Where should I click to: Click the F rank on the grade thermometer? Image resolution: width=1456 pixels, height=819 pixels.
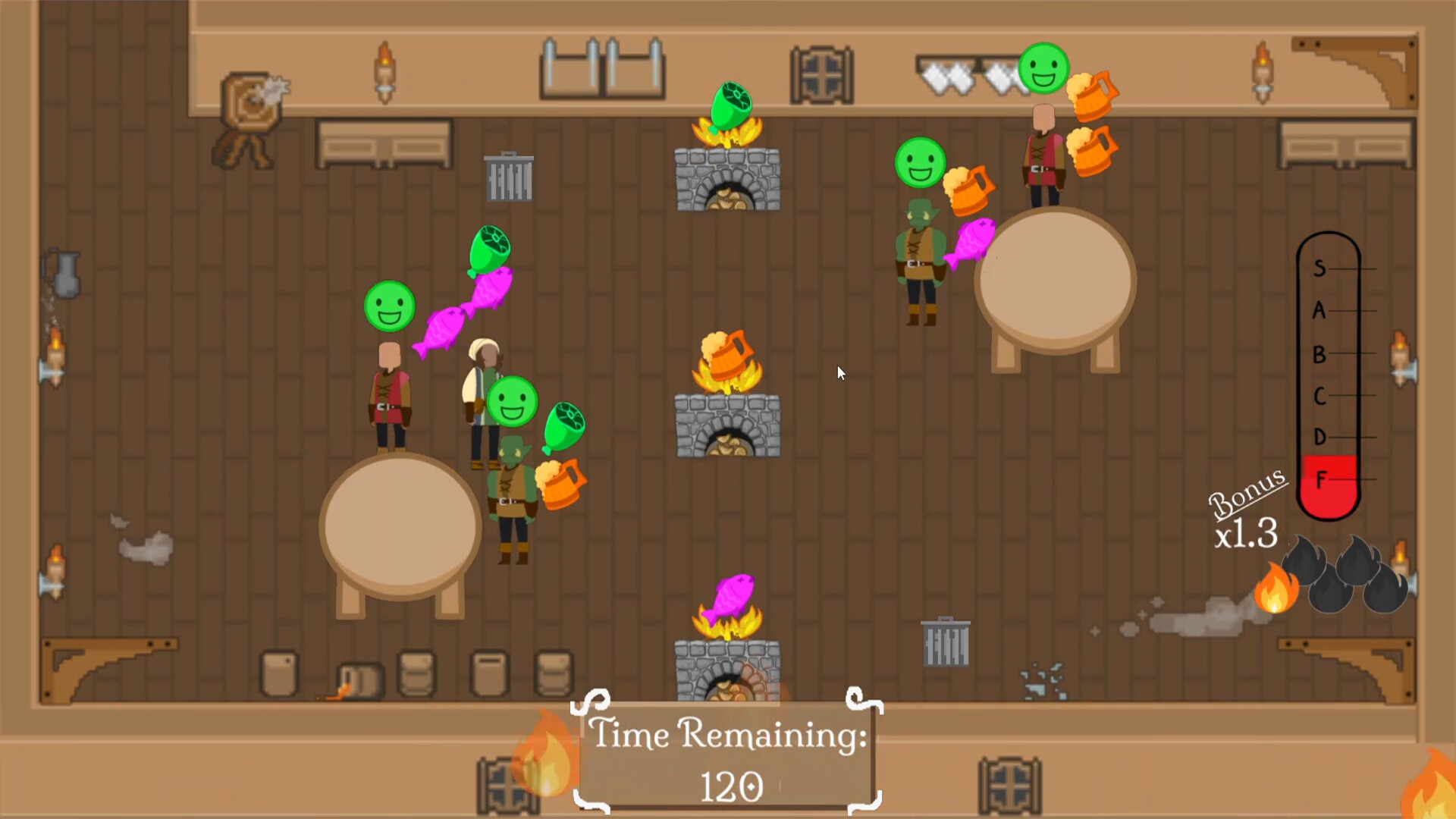(1321, 479)
